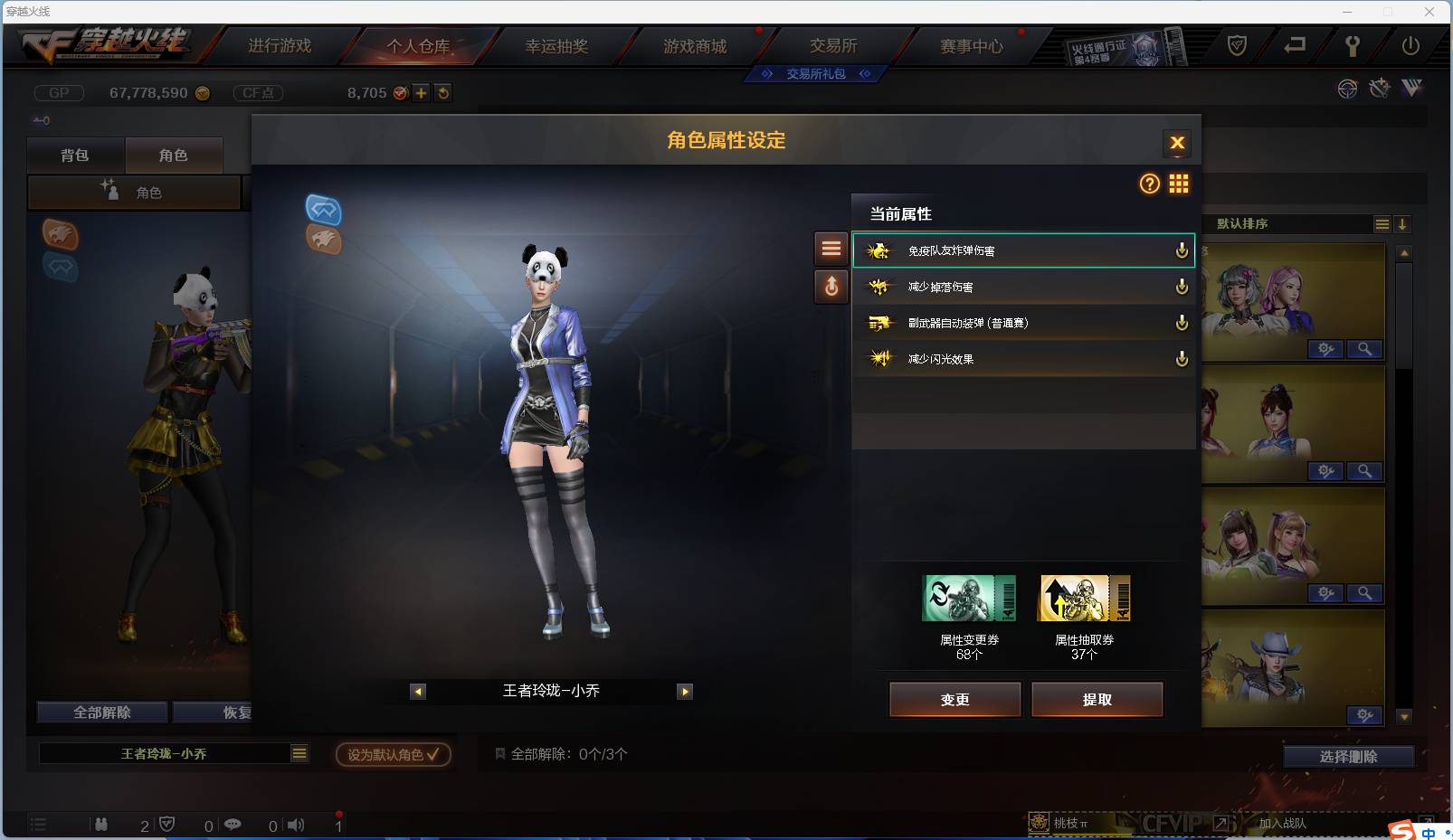Click the download icon next to 减少闪光效果
1453x840 pixels.
pyautogui.click(x=1182, y=358)
